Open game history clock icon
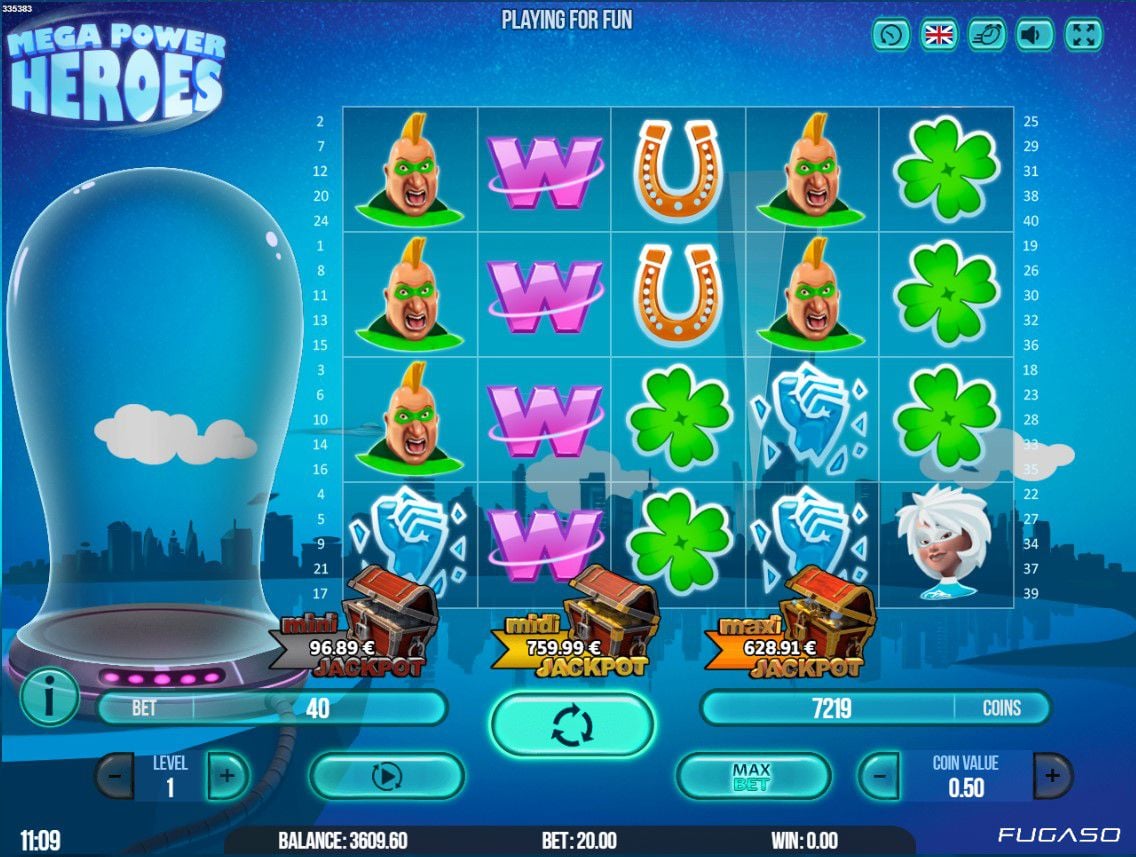 click(x=890, y=35)
